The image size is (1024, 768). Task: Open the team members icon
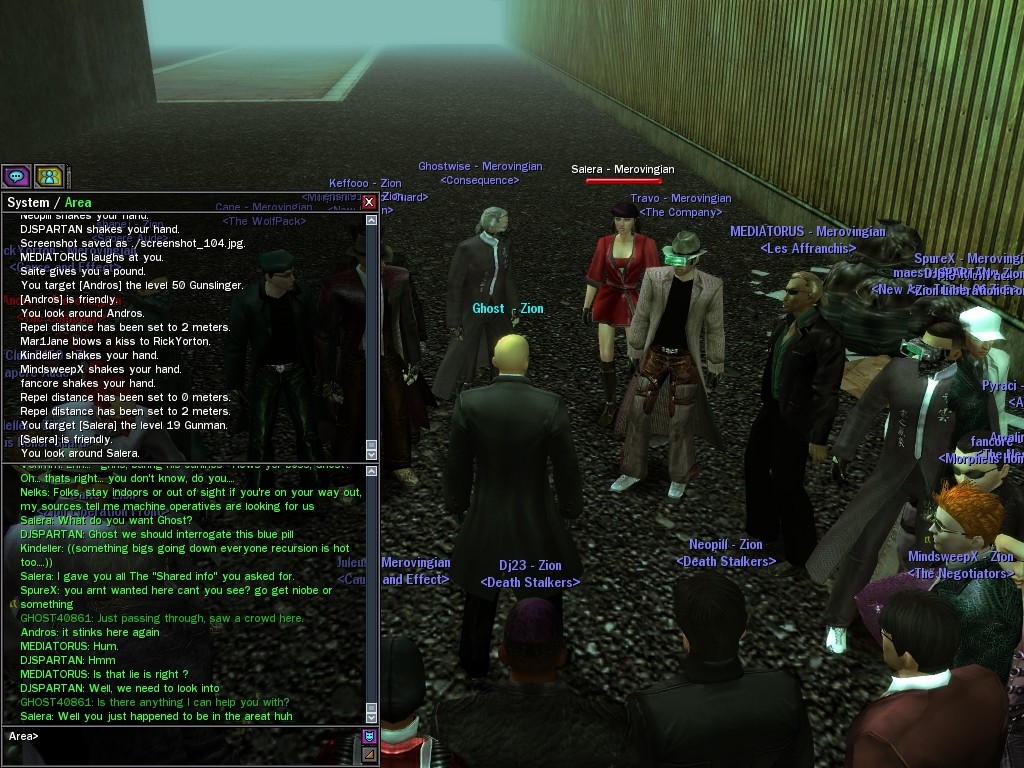coord(49,177)
